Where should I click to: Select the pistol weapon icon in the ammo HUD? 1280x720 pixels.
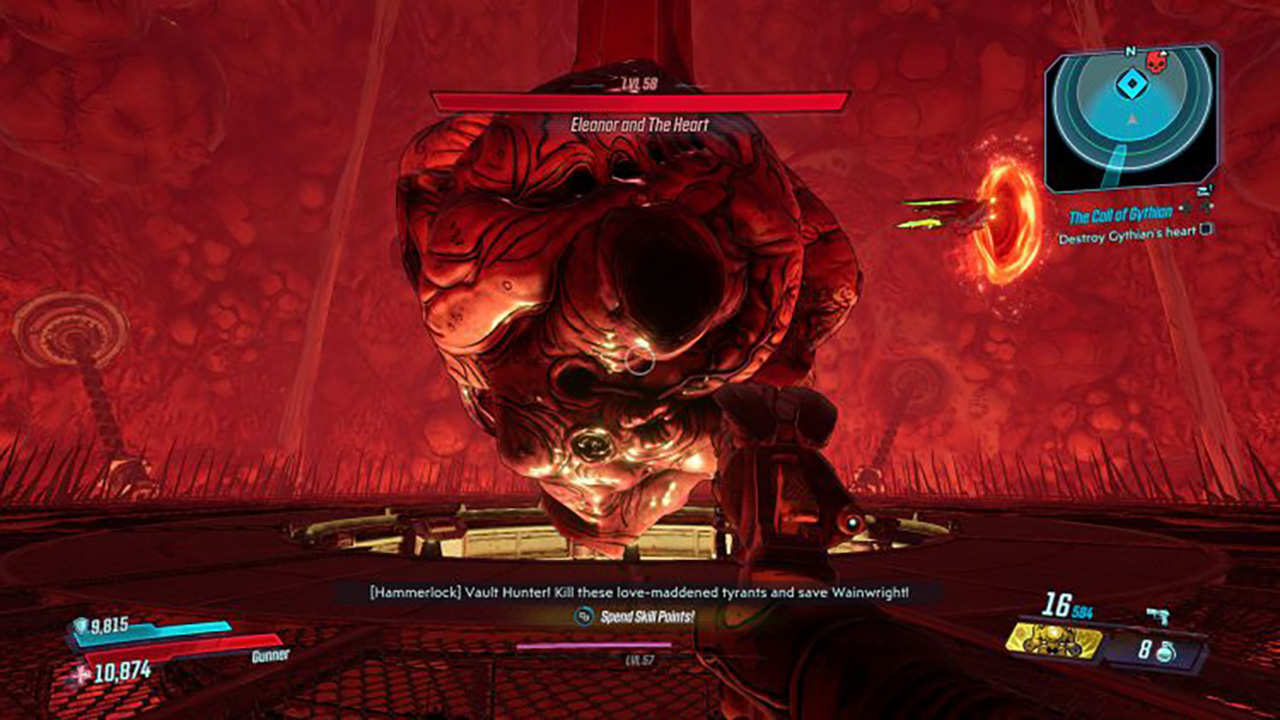point(1158,615)
